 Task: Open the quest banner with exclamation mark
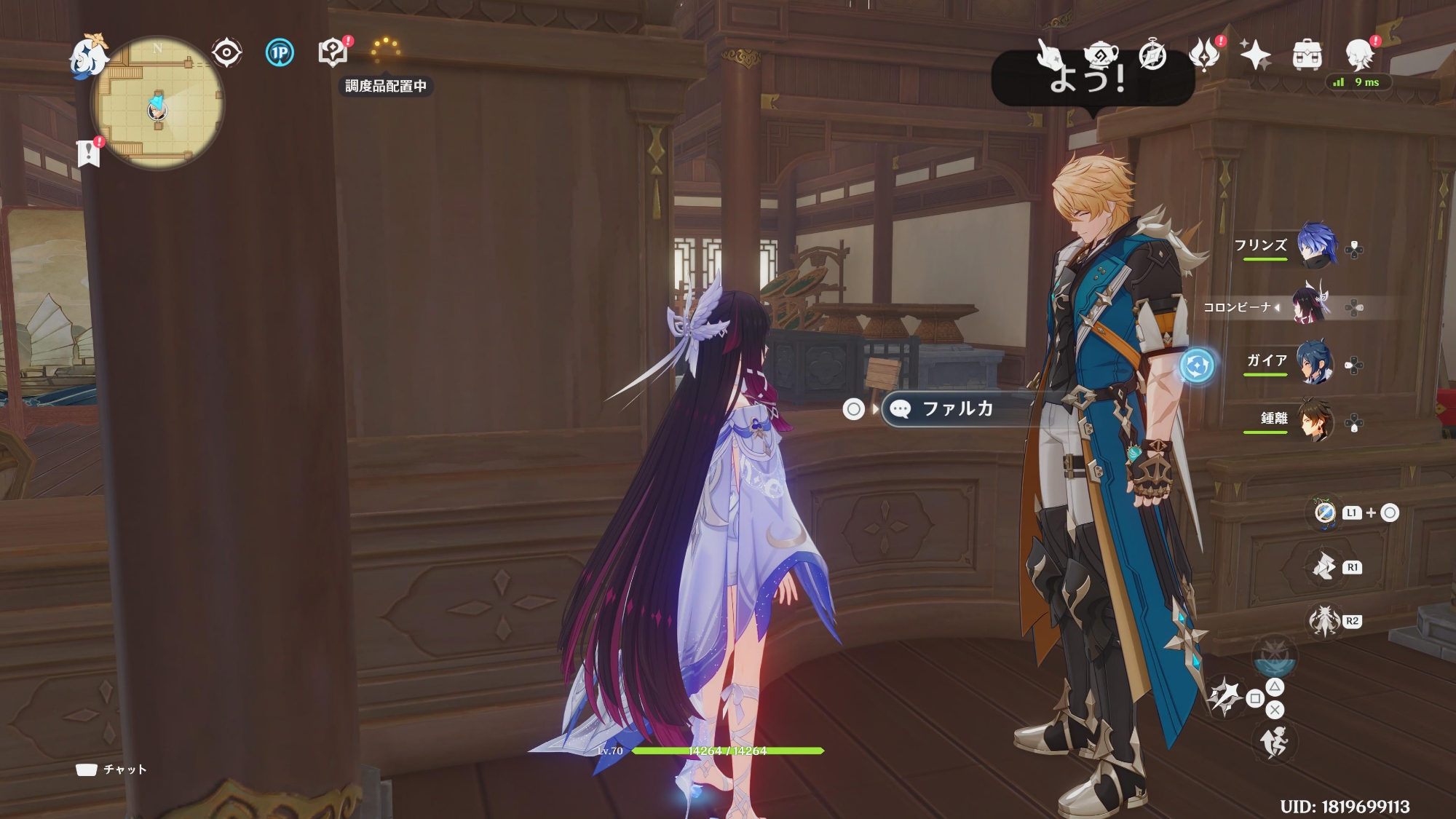(x=89, y=152)
